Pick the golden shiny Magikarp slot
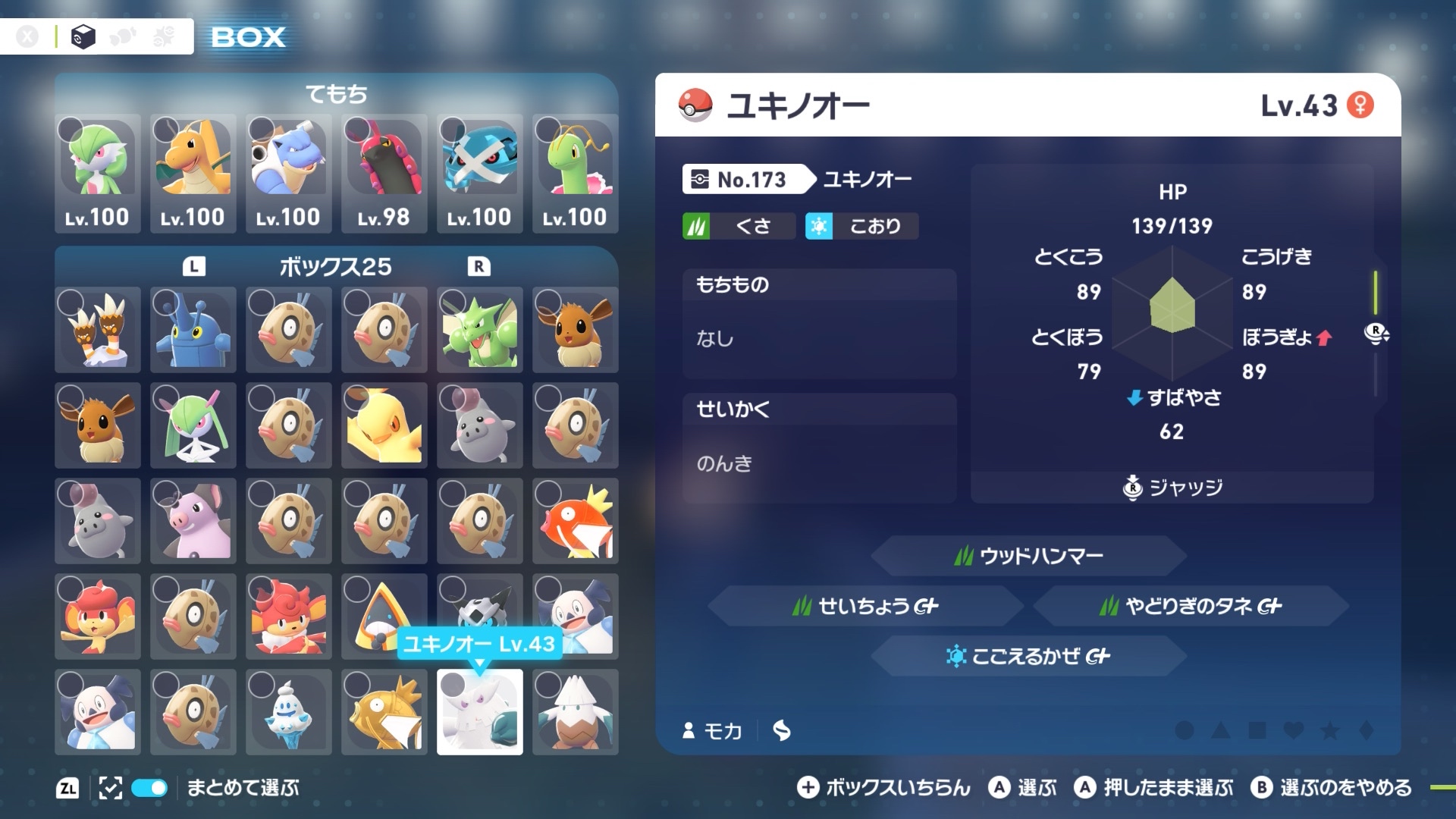 (384, 712)
